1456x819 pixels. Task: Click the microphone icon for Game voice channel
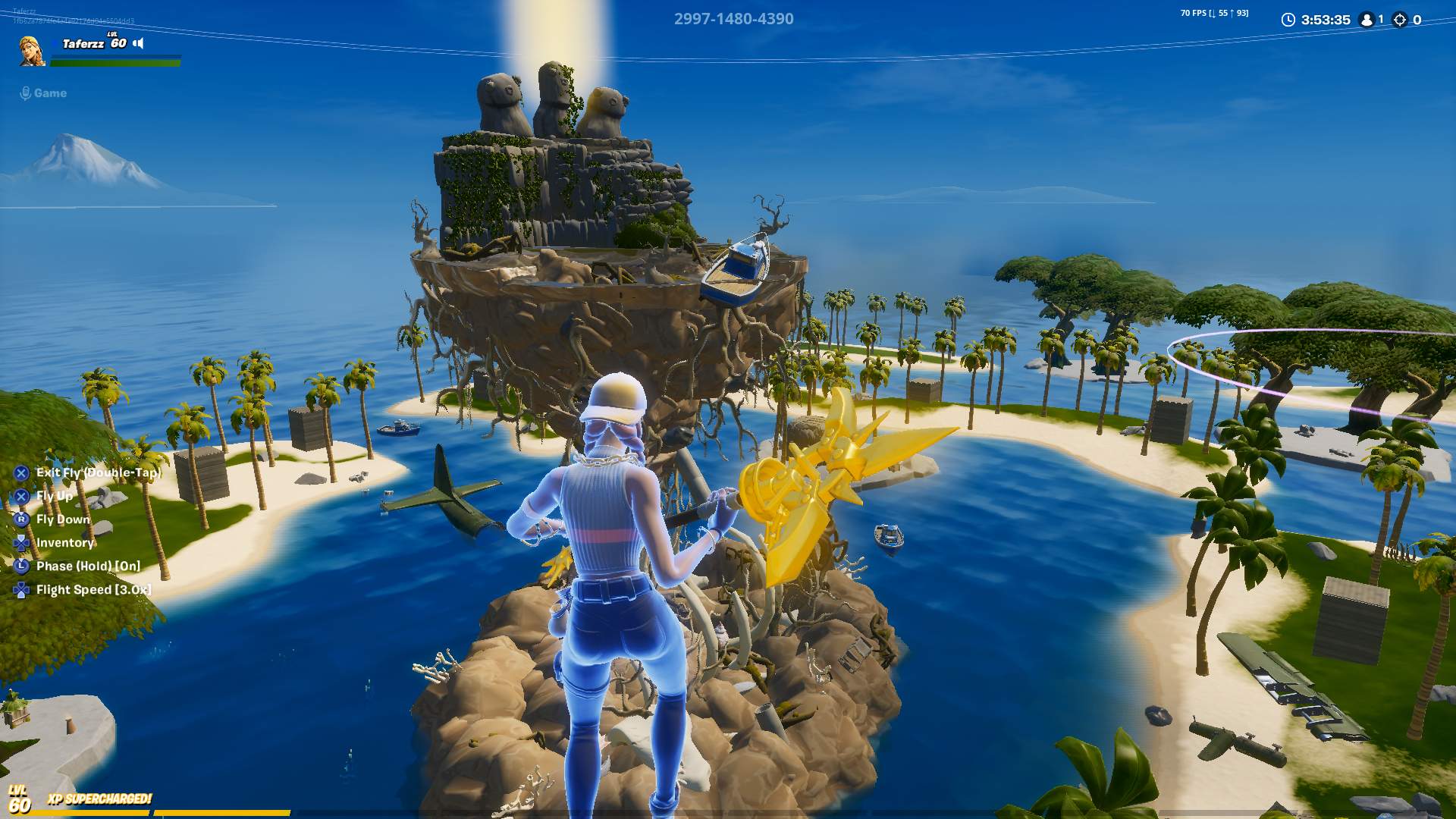click(x=25, y=93)
